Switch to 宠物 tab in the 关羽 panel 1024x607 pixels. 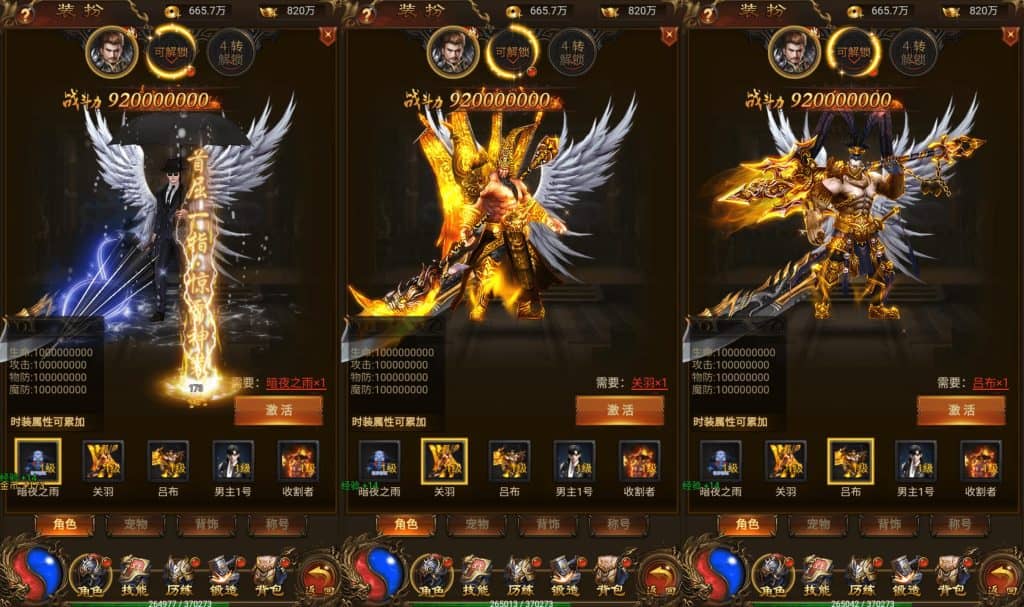click(476, 524)
